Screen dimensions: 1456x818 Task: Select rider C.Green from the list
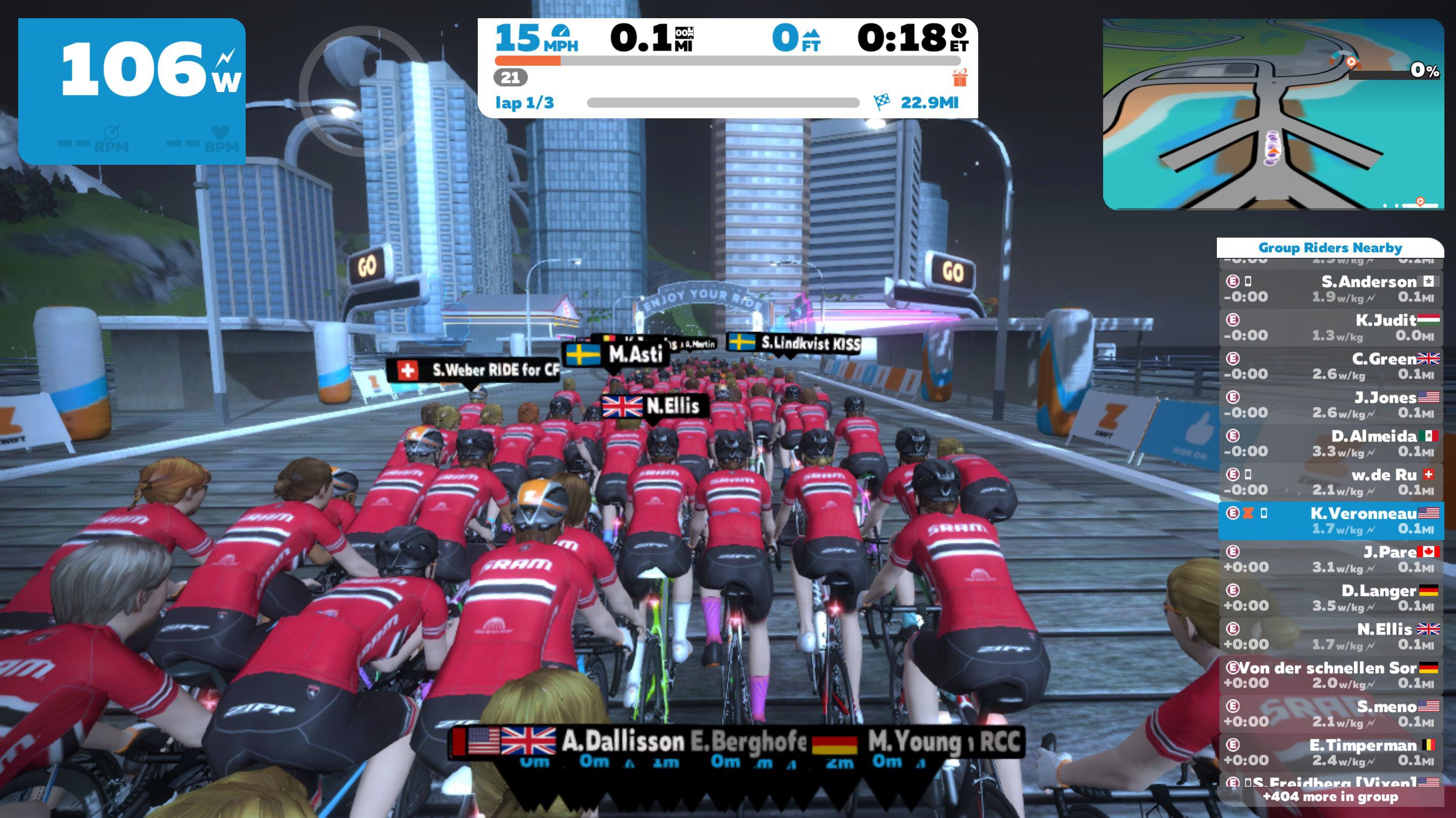pyautogui.click(x=1331, y=366)
